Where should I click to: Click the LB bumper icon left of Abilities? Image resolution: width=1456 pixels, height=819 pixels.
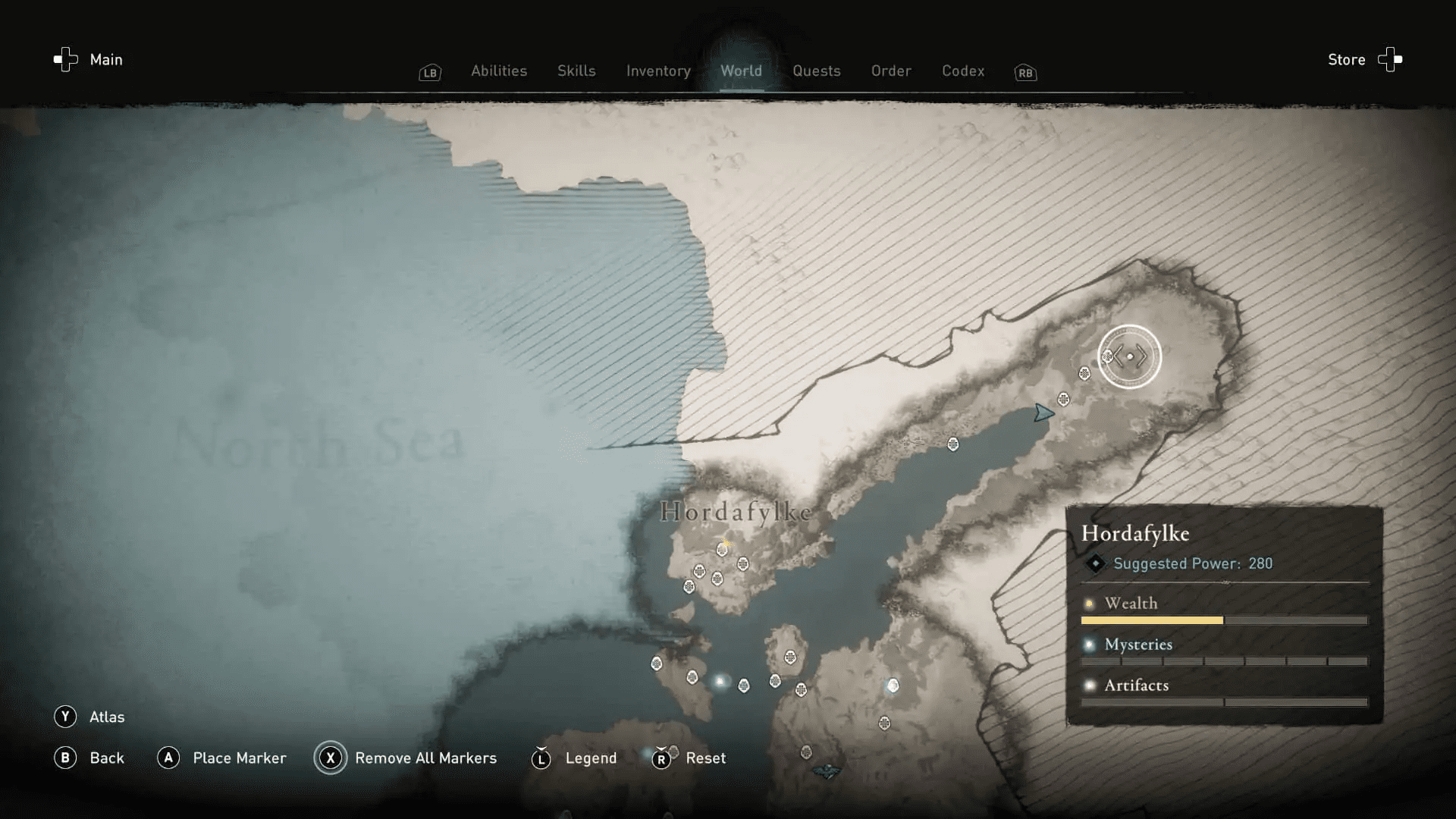(x=429, y=73)
